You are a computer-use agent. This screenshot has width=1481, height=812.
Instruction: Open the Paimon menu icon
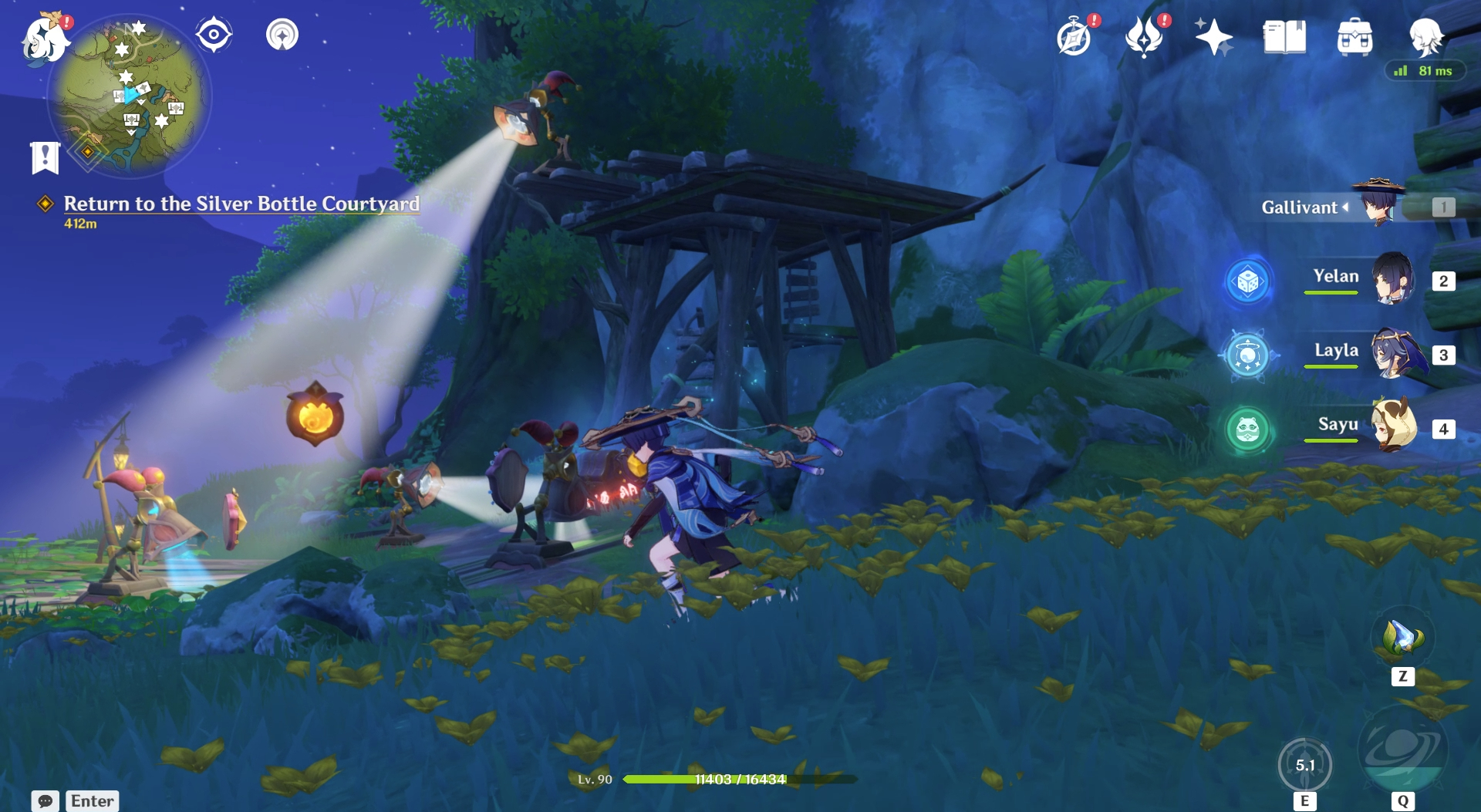[x=44, y=39]
